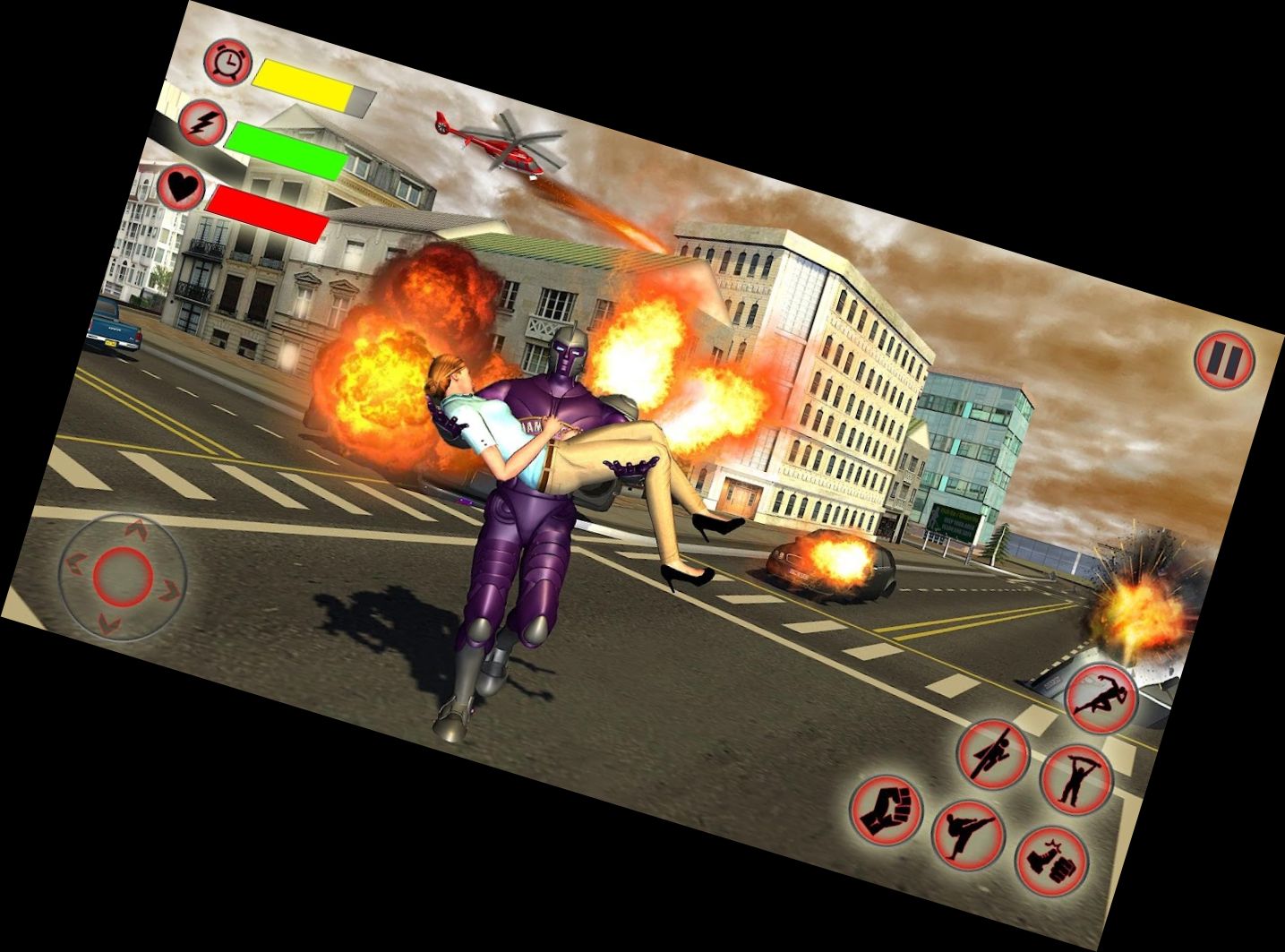This screenshot has height=952, width=1285.
Task: Throw a punch with the fist button
Action: click(885, 809)
